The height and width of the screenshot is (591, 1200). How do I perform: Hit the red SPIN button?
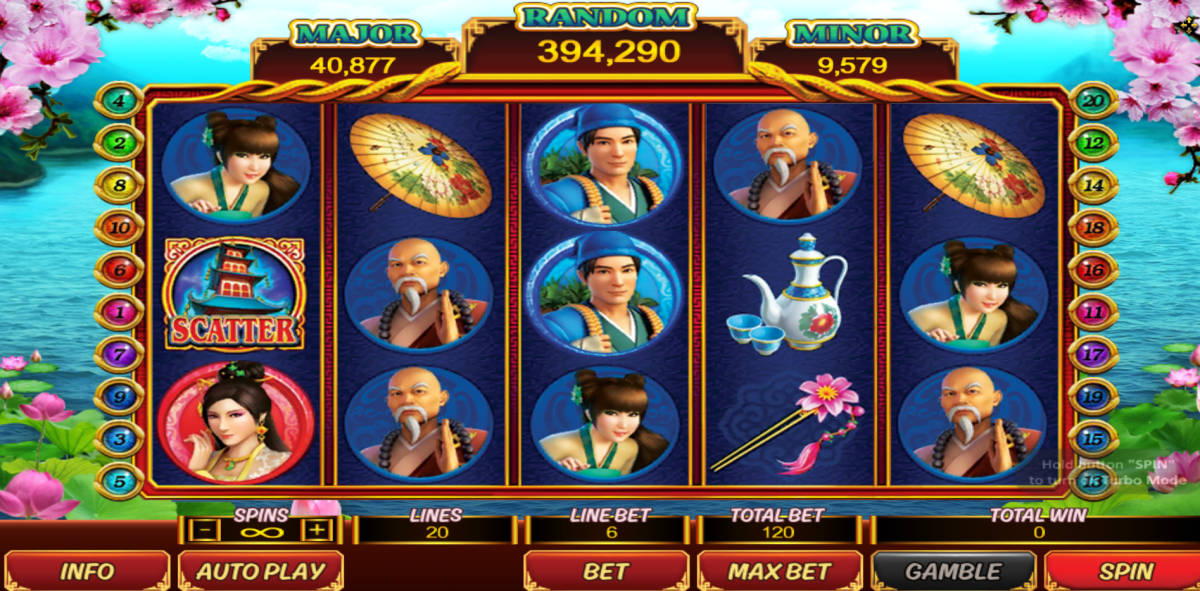click(x=1126, y=571)
